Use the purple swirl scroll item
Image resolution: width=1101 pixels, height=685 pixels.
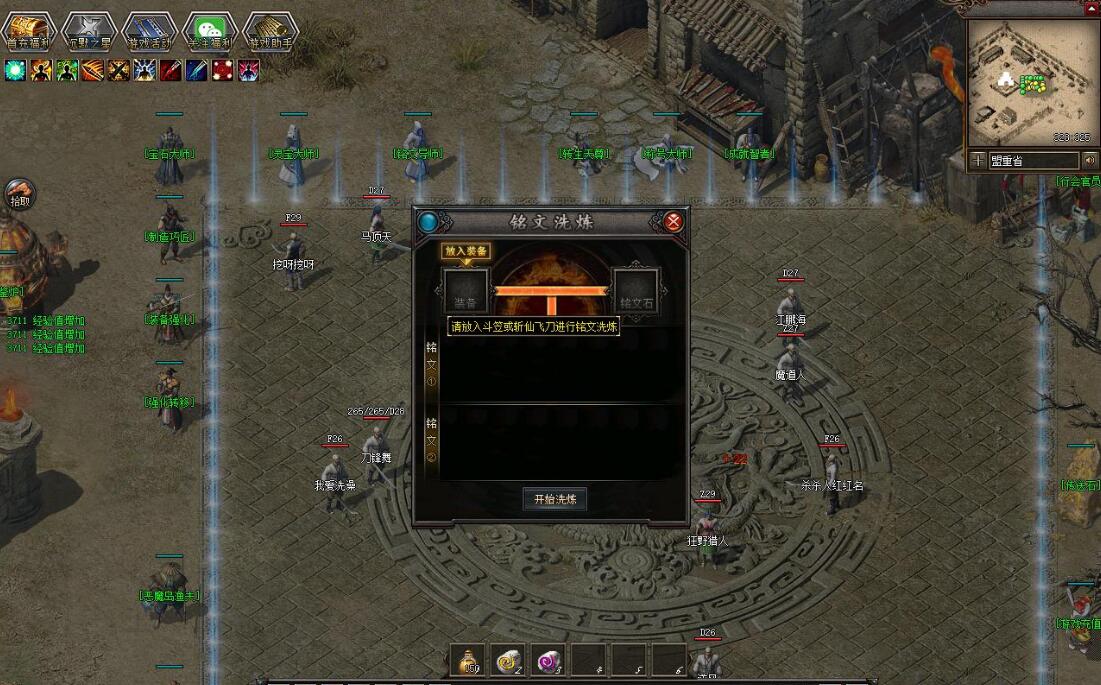point(548,660)
